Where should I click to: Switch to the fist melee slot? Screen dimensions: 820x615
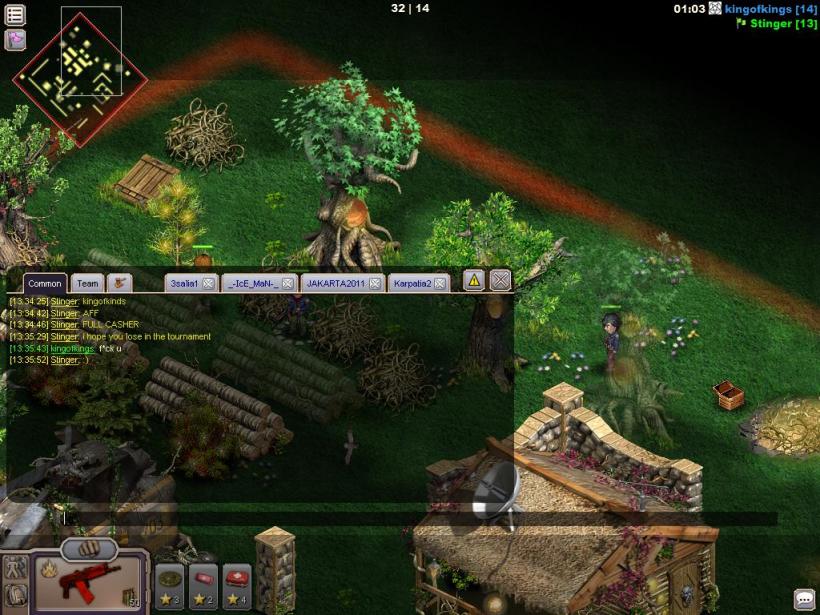[89, 549]
